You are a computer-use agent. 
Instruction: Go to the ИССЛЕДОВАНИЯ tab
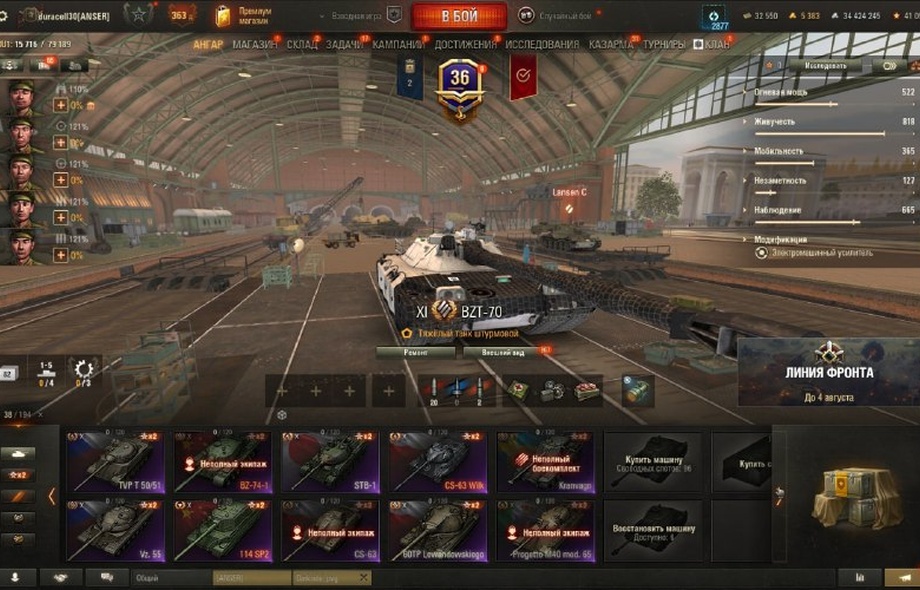[x=542, y=44]
